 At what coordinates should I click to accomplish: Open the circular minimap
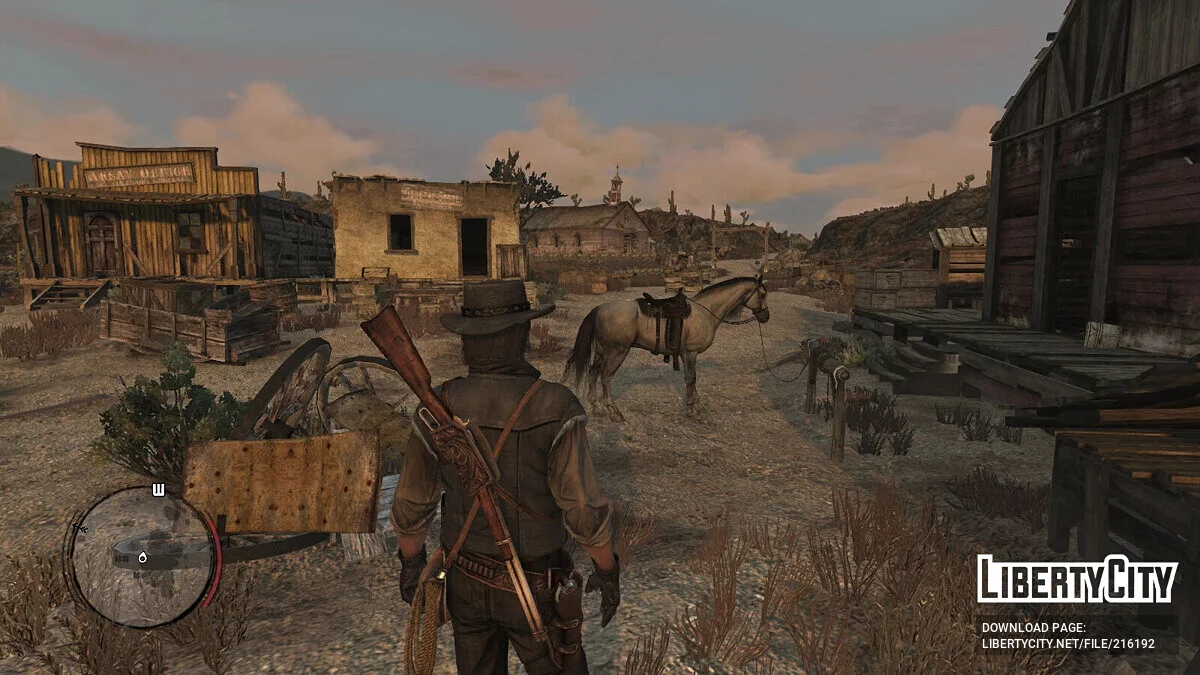coord(142,557)
